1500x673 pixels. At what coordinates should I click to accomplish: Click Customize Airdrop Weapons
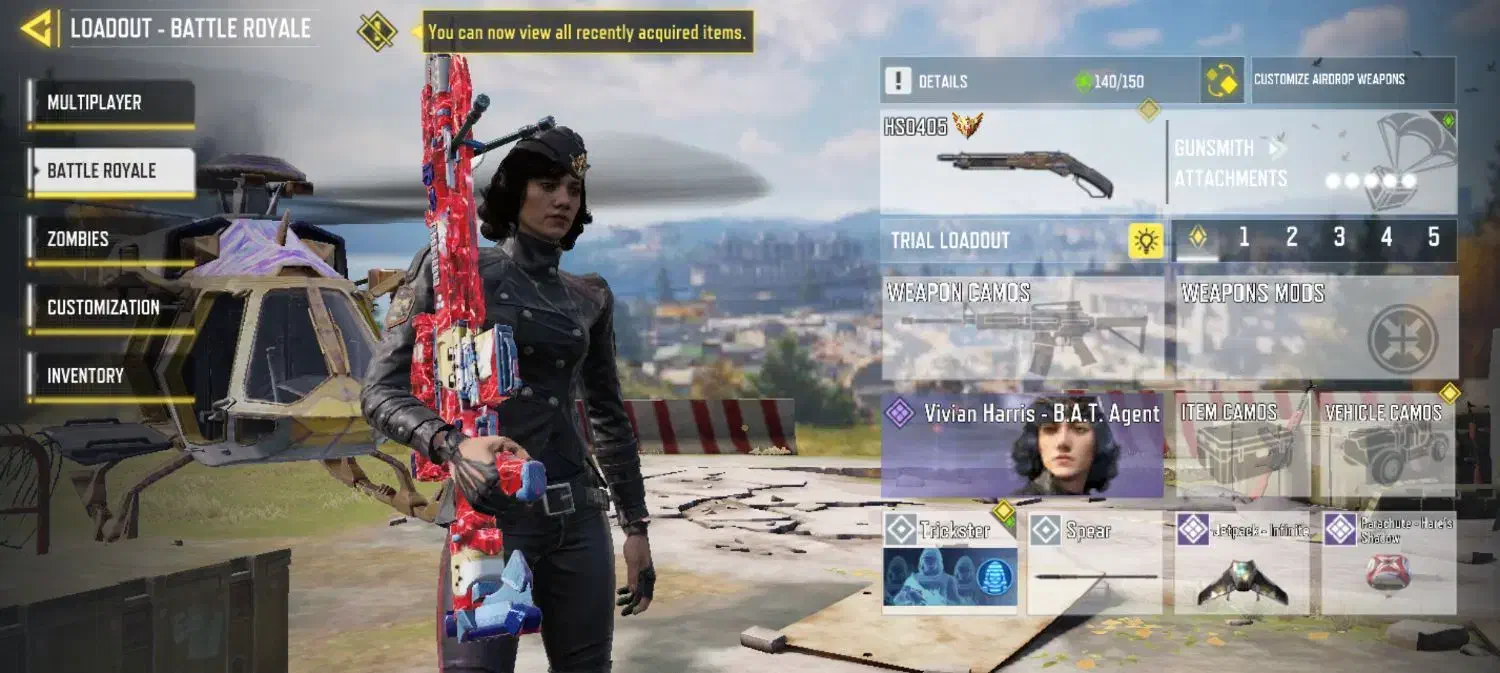[1353, 80]
